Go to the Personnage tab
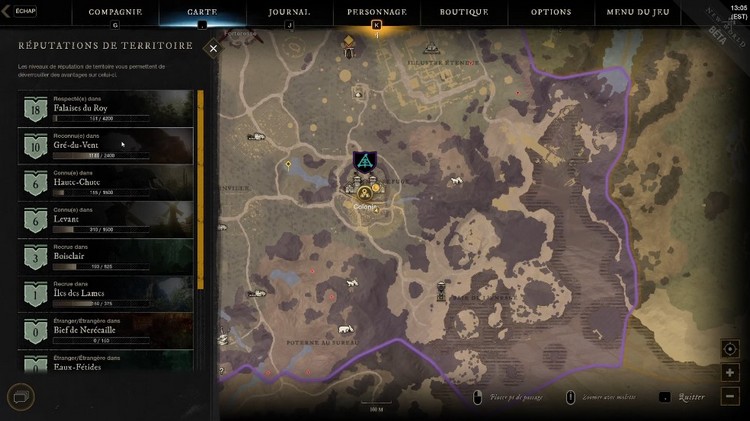This screenshot has width=750, height=421. (x=376, y=12)
